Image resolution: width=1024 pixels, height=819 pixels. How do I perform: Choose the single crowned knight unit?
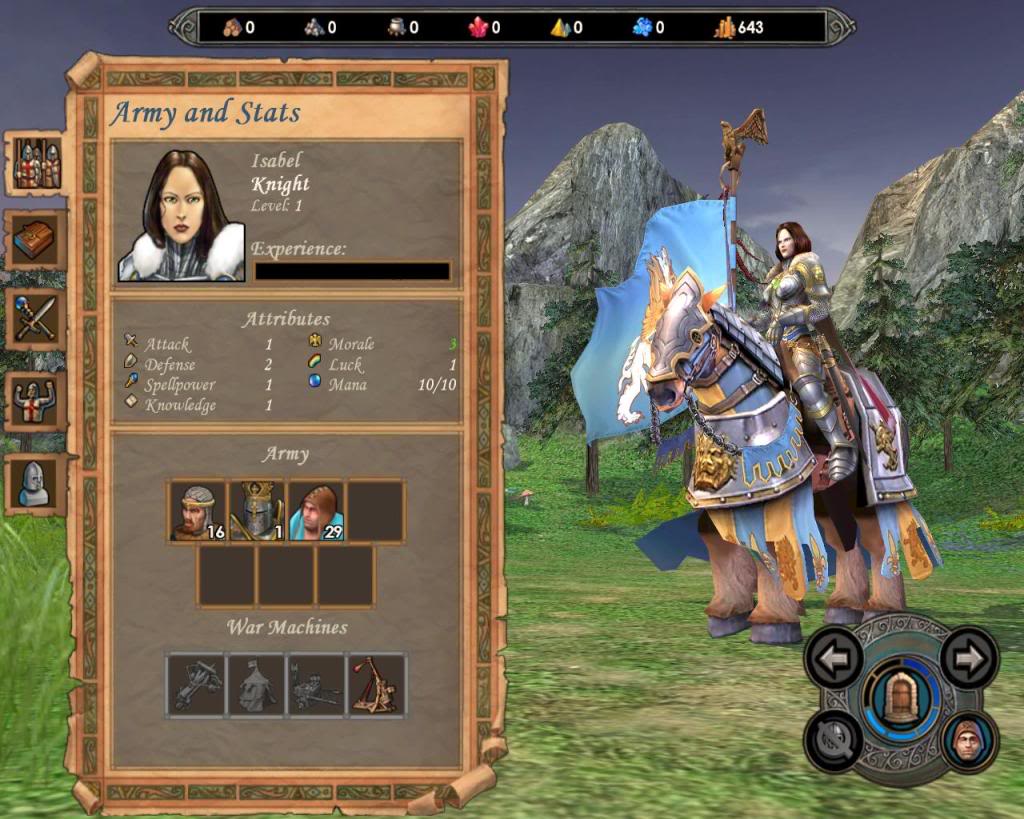coord(257,511)
